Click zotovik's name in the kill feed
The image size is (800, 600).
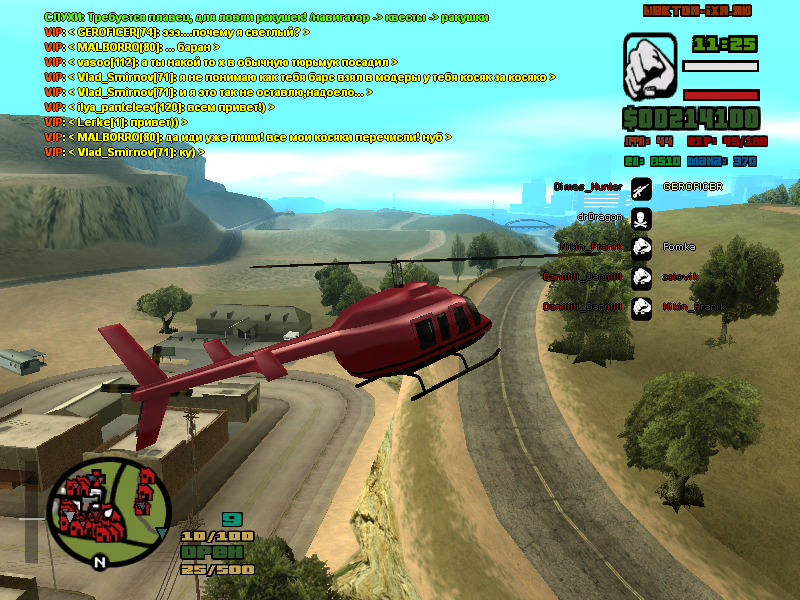tap(681, 276)
